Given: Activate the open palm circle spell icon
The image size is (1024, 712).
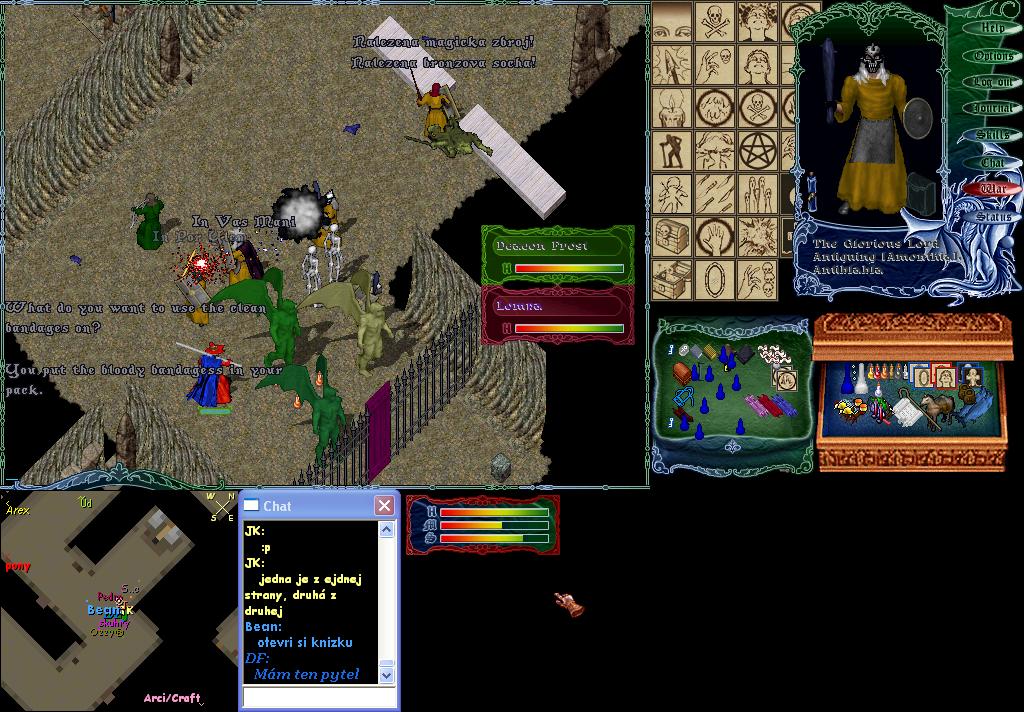Looking at the screenshot, I should 716,236.
